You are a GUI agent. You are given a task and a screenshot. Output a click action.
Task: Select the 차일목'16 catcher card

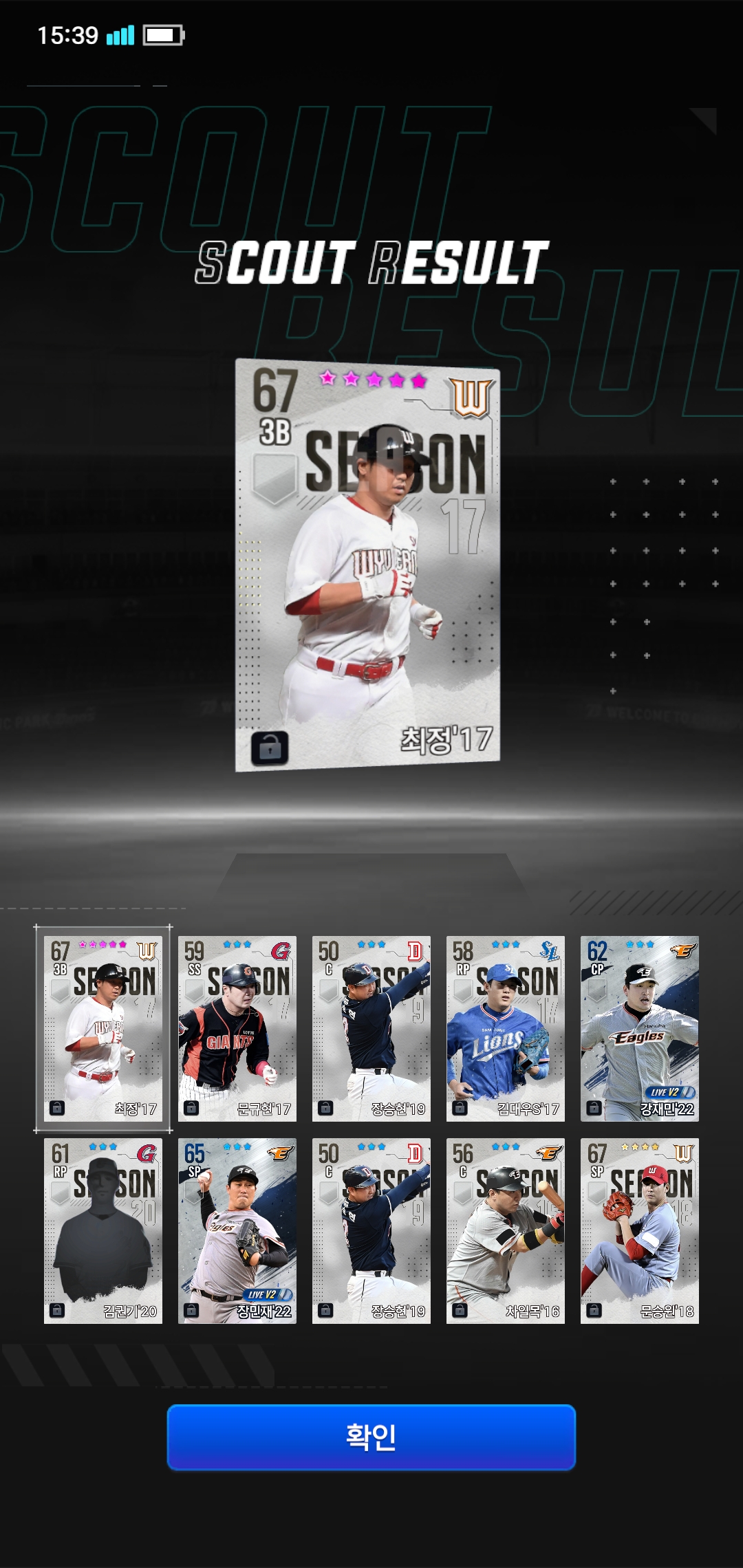click(506, 1230)
